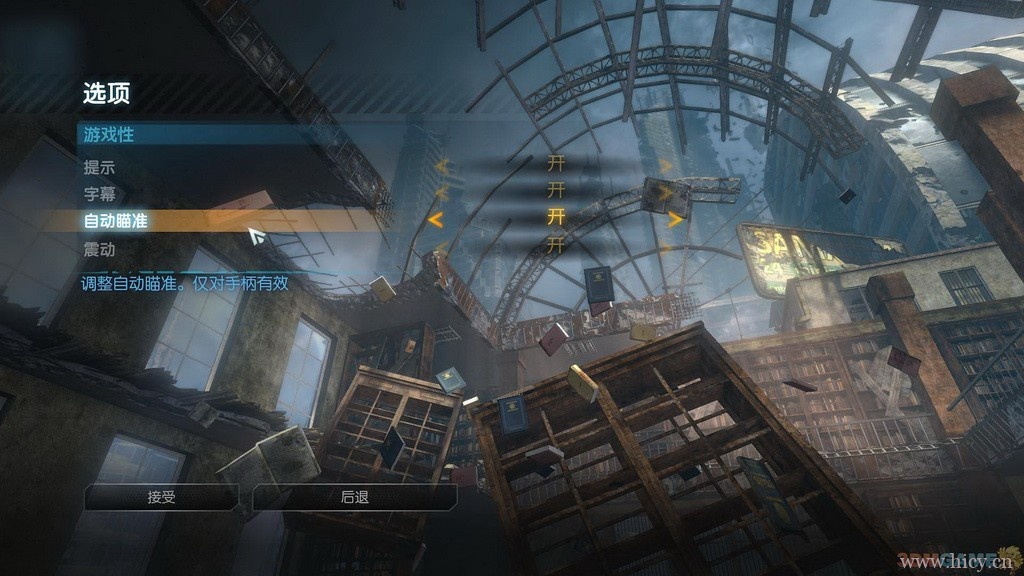Click the right arrow for 自动瞄准
Screen dimensions: 1024x576
tap(675, 219)
